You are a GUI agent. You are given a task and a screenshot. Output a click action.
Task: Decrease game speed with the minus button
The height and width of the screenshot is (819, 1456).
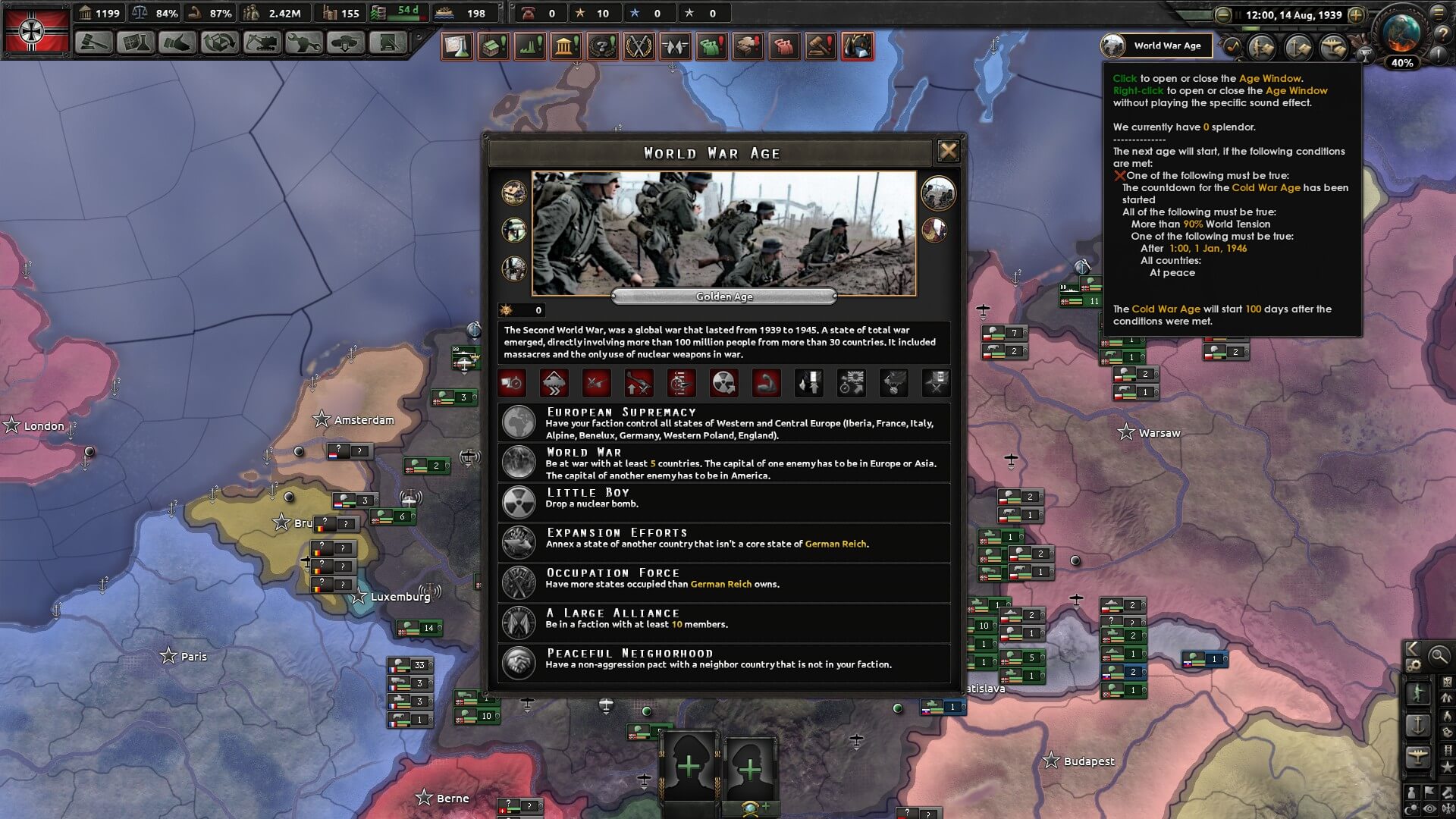point(1222,14)
